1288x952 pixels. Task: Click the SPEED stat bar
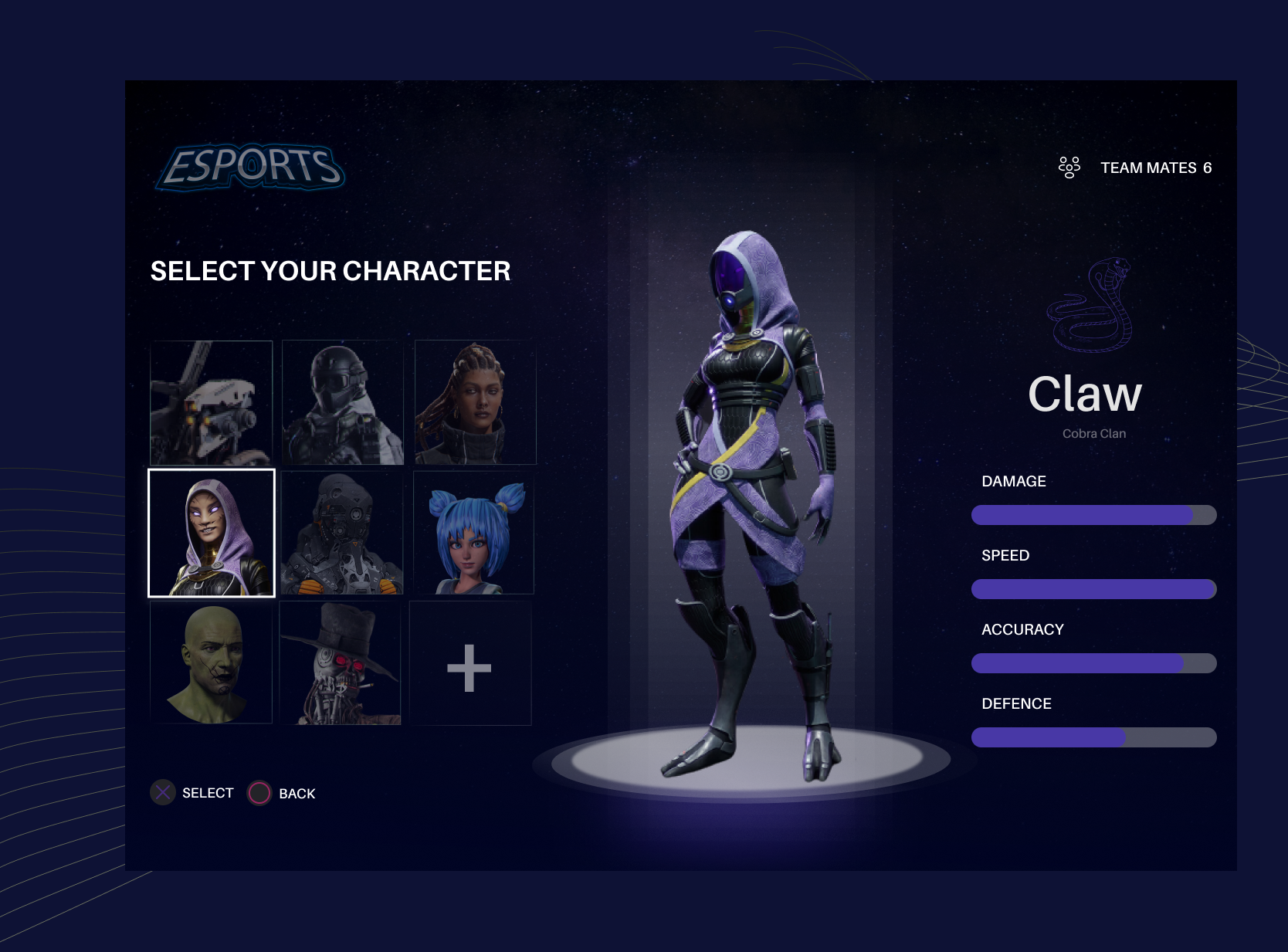1093,588
